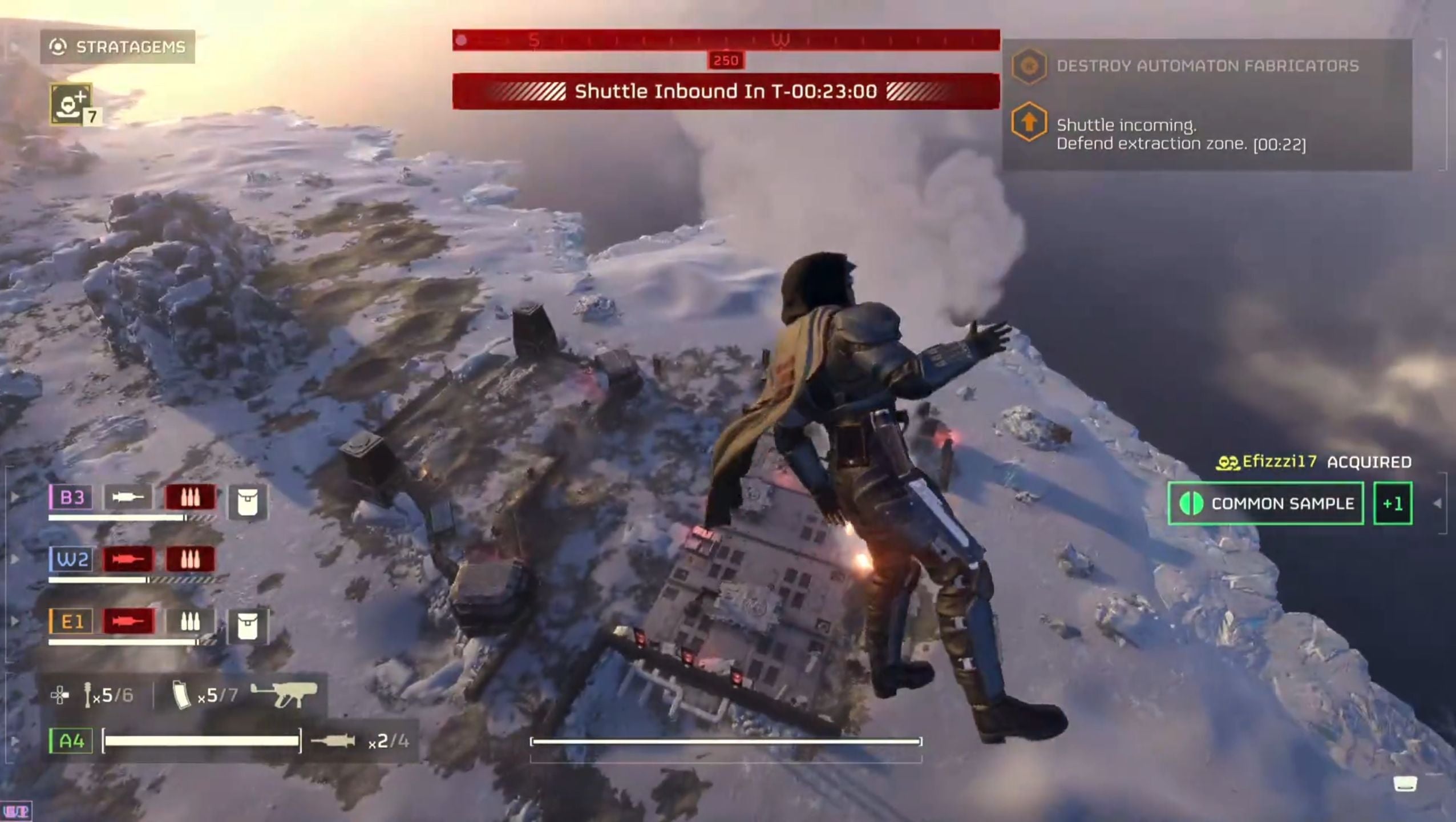Viewport: 1456px width, 822px height.
Task: Click B3's red ammo icon
Action: point(190,497)
